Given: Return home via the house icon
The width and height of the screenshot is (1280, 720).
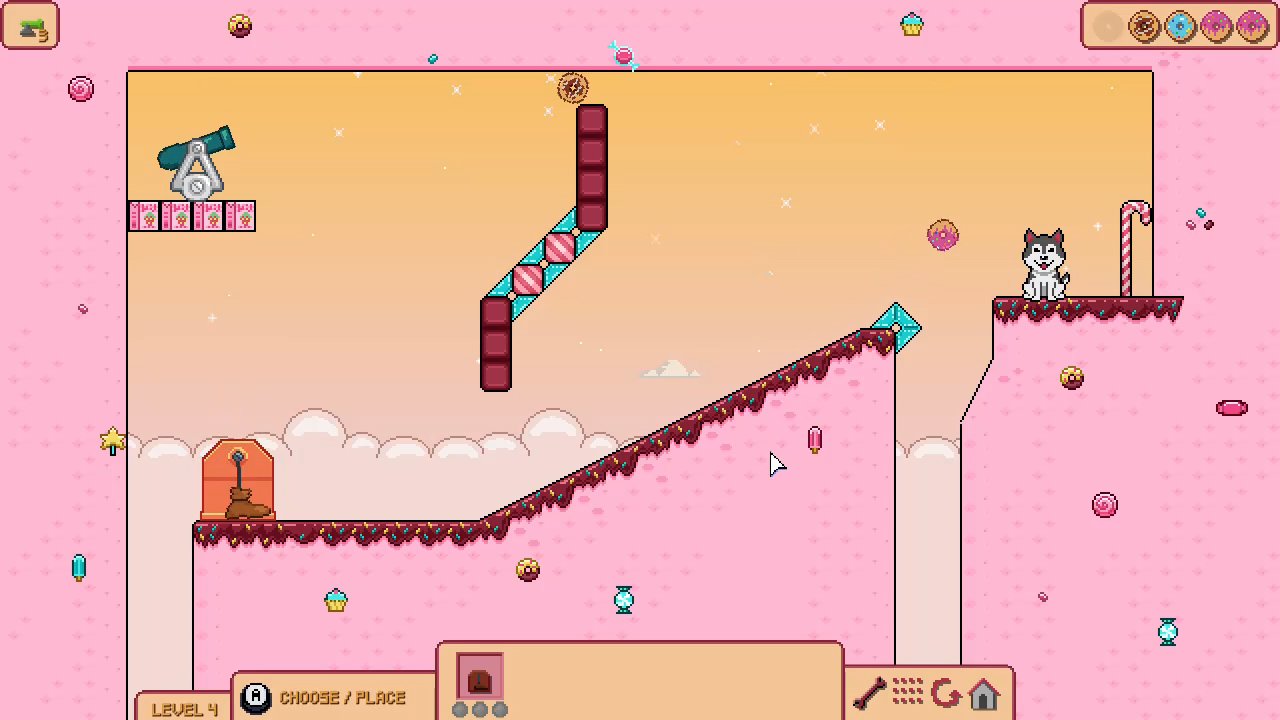Looking at the screenshot, I should pos(984,695).
